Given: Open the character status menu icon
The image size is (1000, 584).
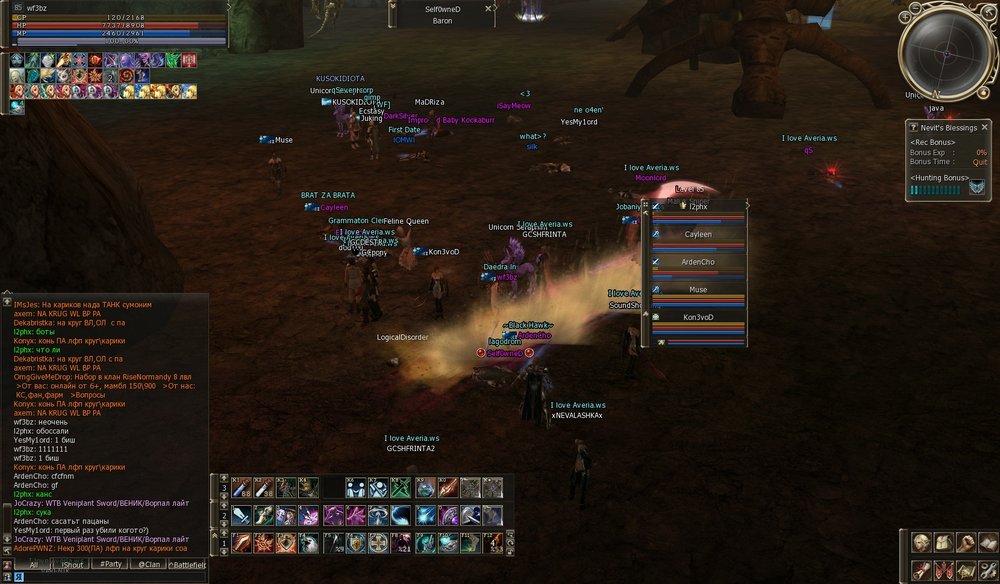Looking at the screenshot, I should (921, 542).
